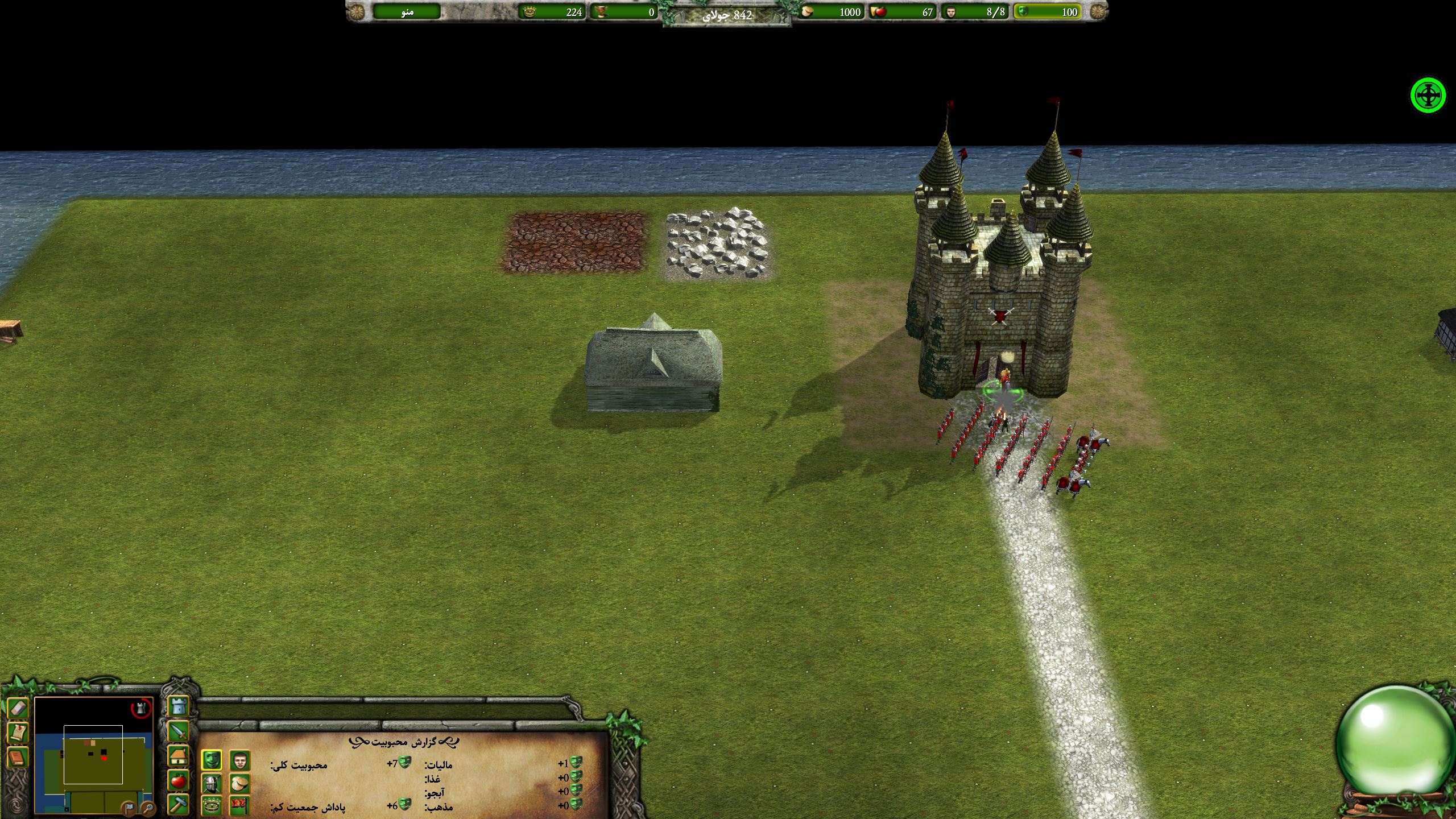The height and width of the screenshot is (819, 1456).
Task: Click the flag button on the minimap
Action: tap(130, 808)
